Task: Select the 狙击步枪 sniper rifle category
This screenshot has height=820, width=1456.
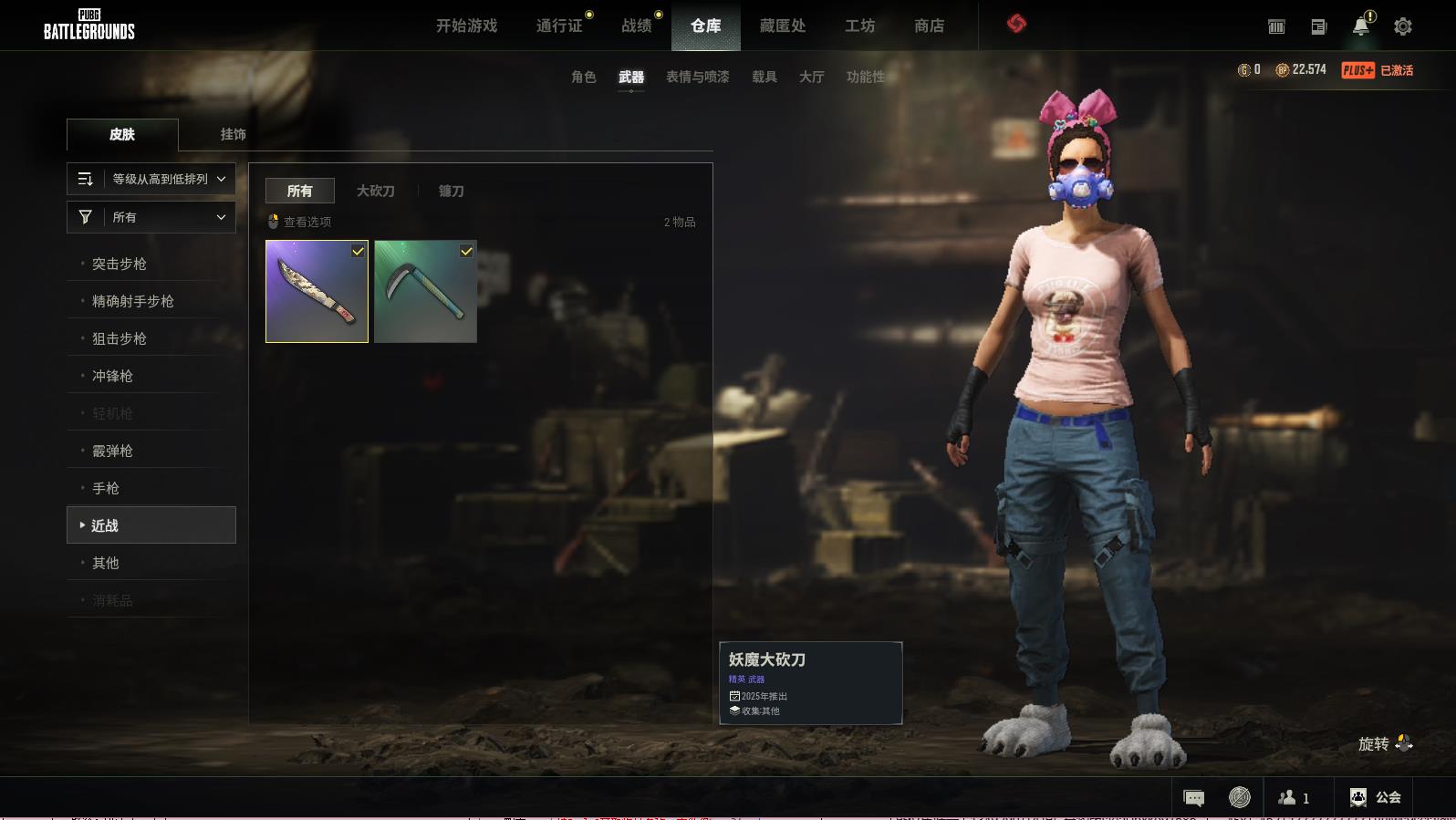Action: [x=120, y=338]
